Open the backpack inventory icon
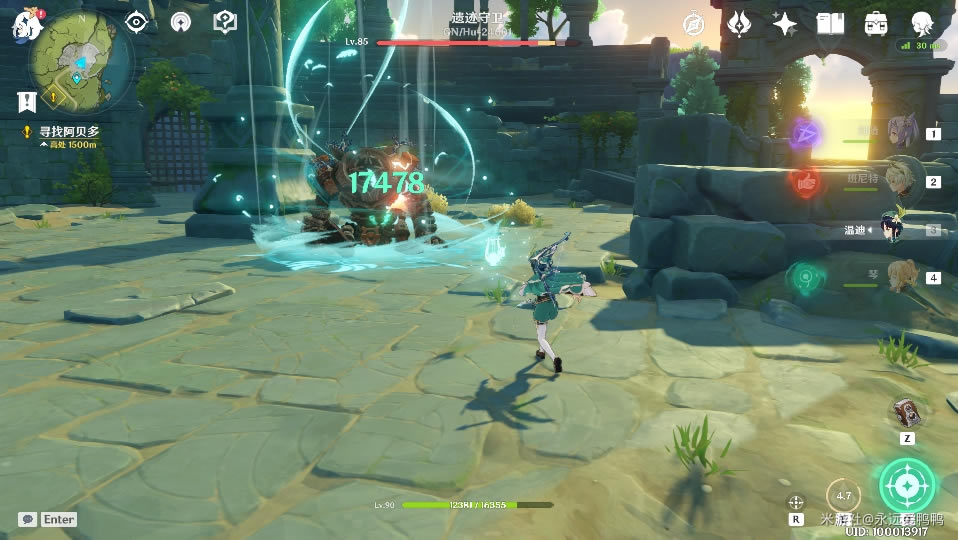This screenshot has height=540, width=958. pos(876,24)
